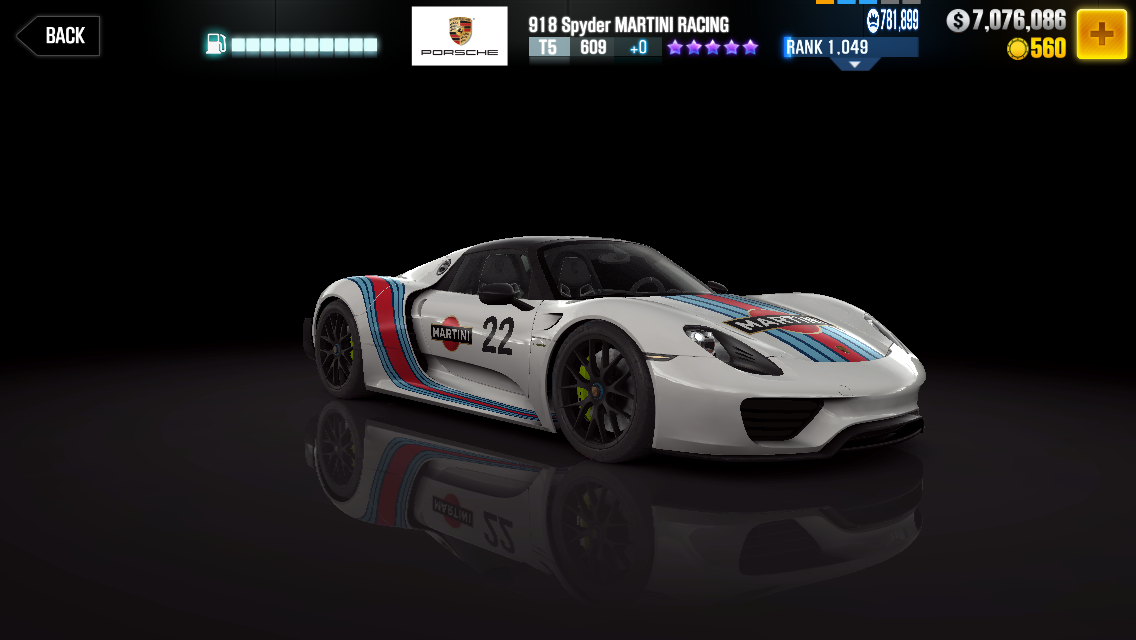This screenshot has height=640, width=1136.
Task: Expand the RANK dropdown arrow
Action: (x=854, y=64)
